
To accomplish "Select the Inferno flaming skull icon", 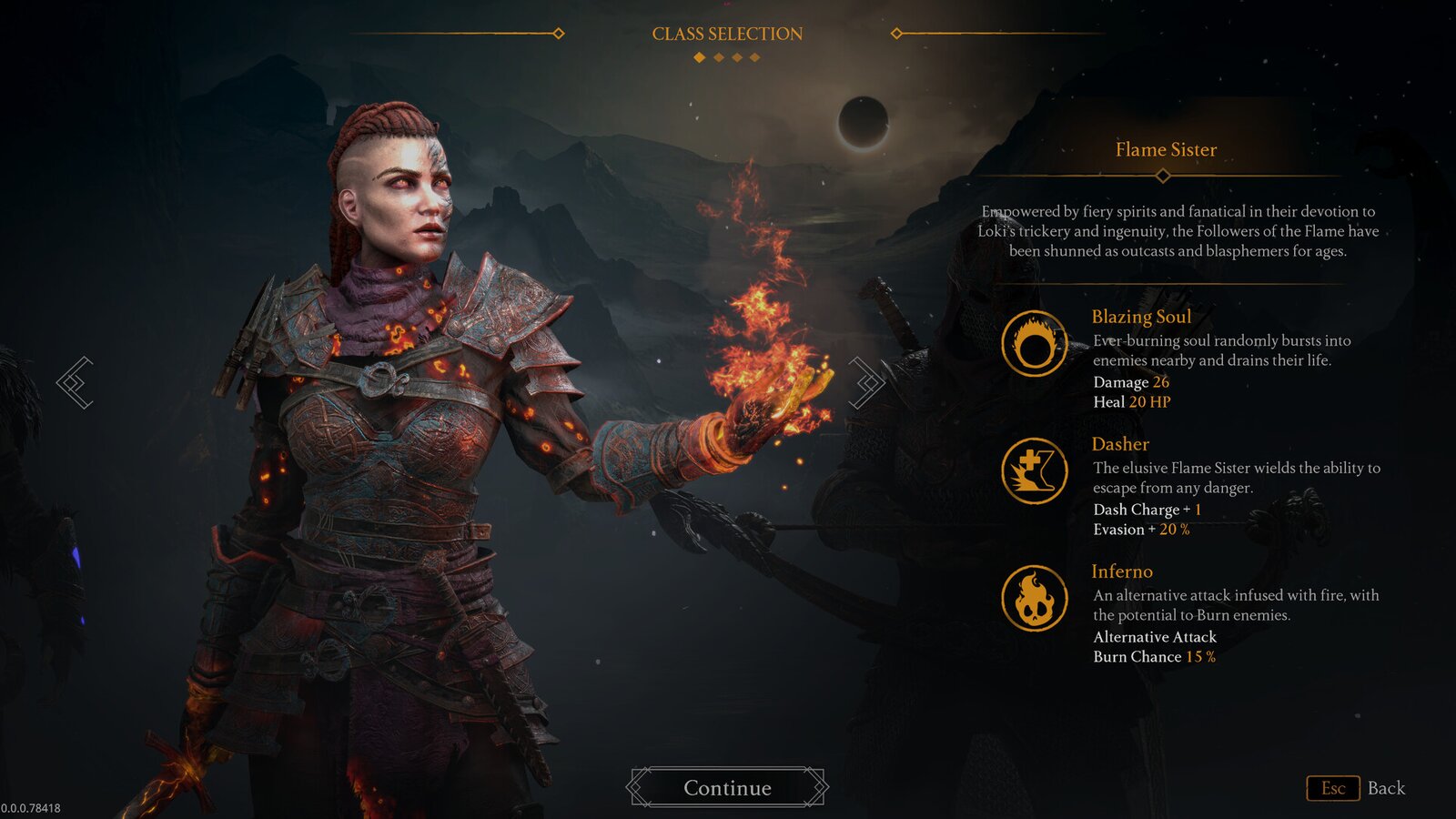I will click(x=1034, y=600).
